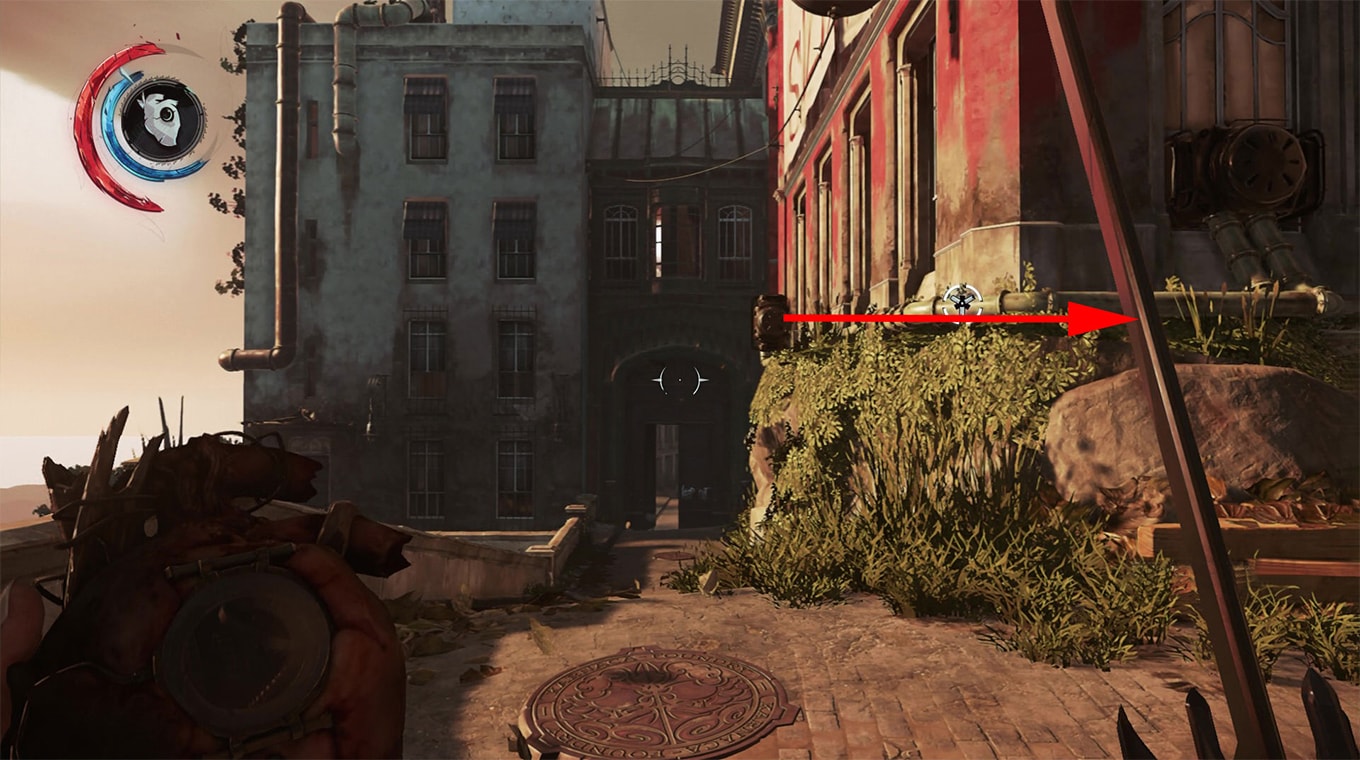Click the masked character portrait icon
Image resolution: width=1360 pixels, height=760 pixels.
click(x=163, y=121)
